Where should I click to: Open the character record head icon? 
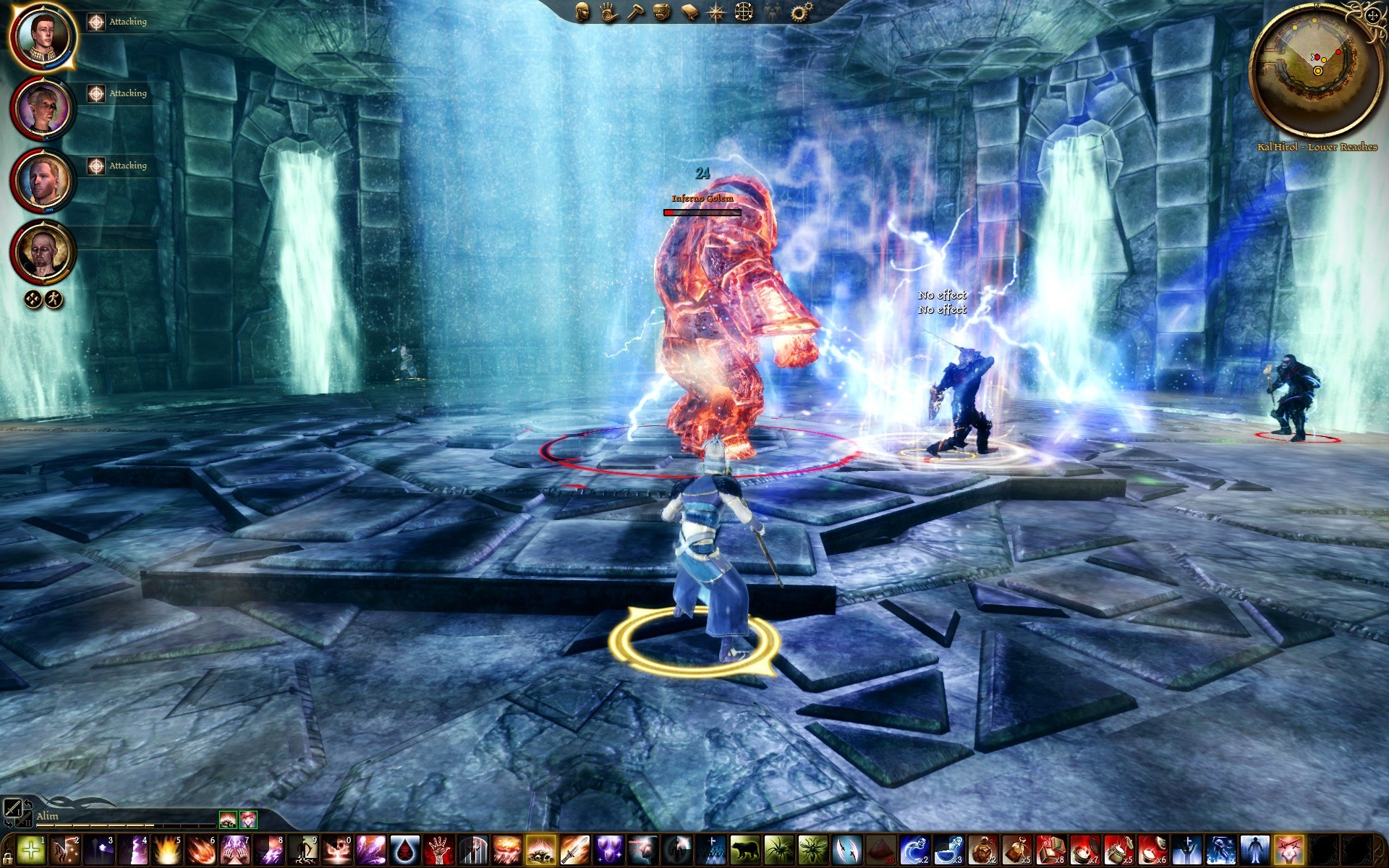[x=582, y=12]
